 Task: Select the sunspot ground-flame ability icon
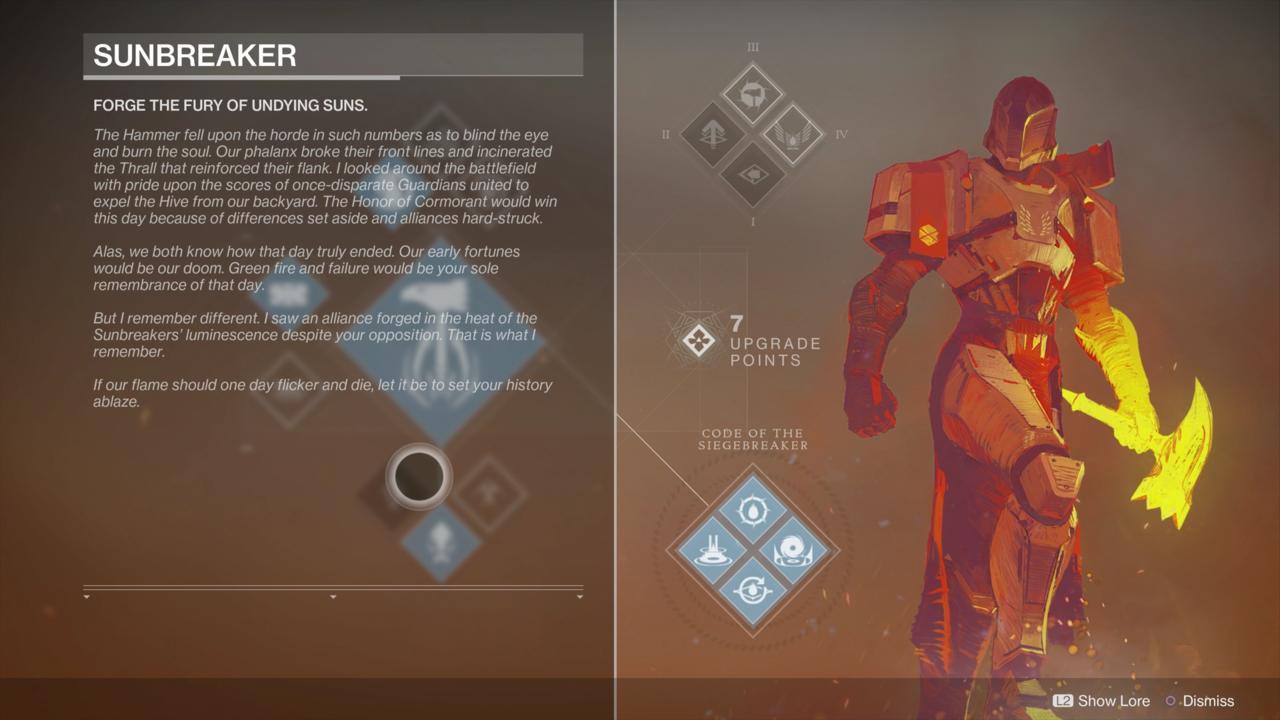715,548
